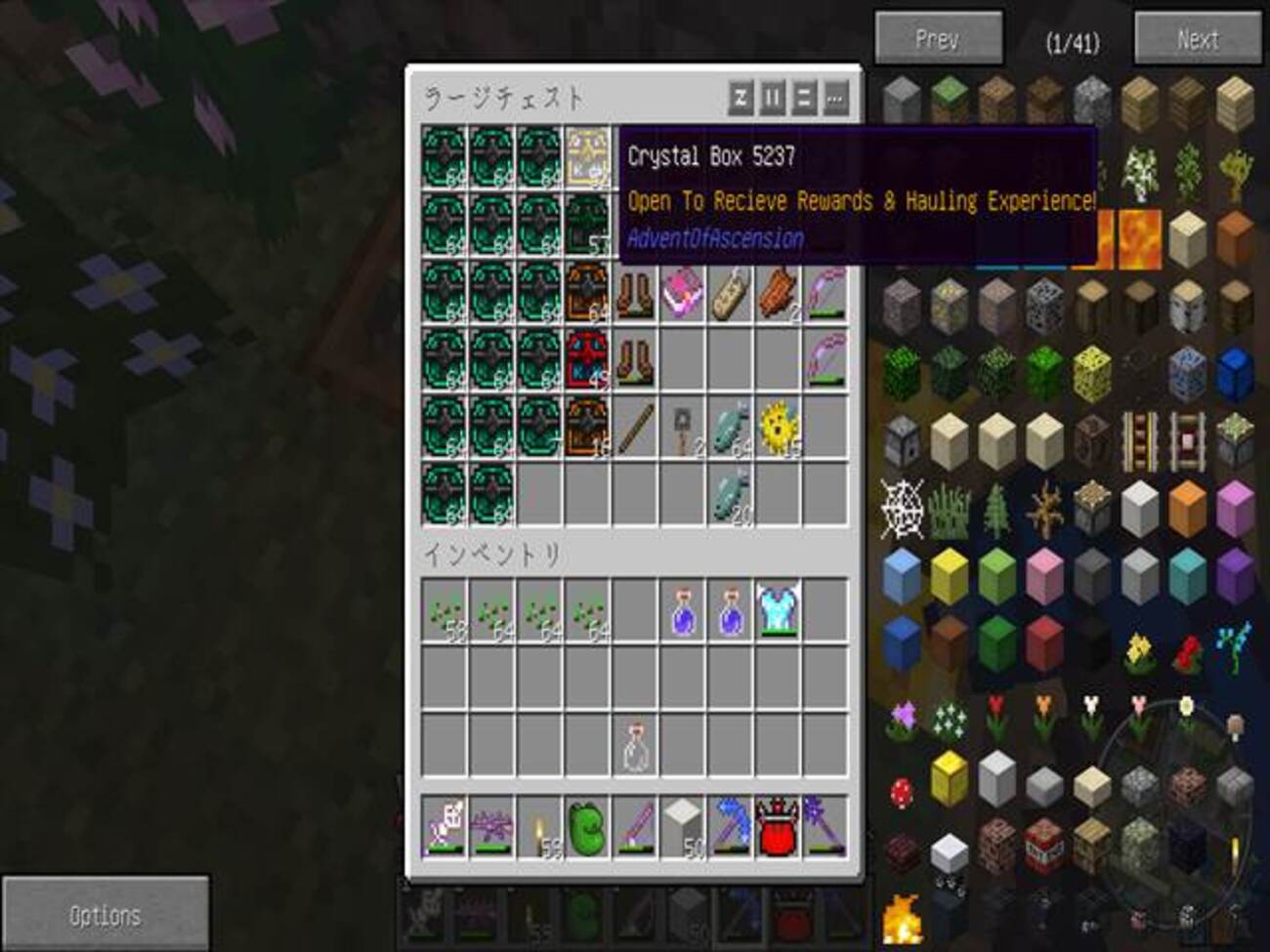Open the '...' sorting options button
This screenshot has height=952, width=1270.
point(833,97)
